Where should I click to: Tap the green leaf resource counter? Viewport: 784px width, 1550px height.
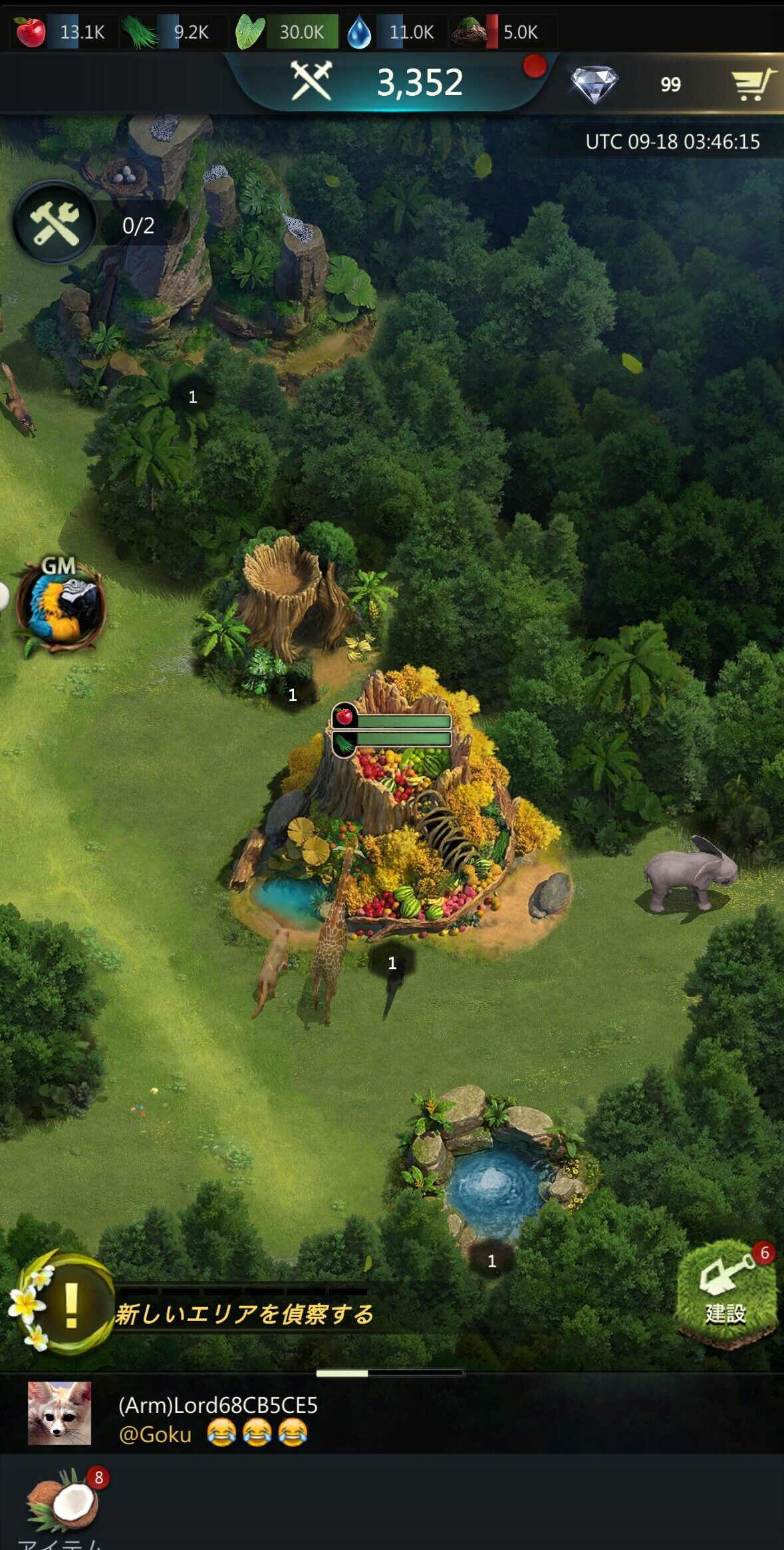click(283, 32)
